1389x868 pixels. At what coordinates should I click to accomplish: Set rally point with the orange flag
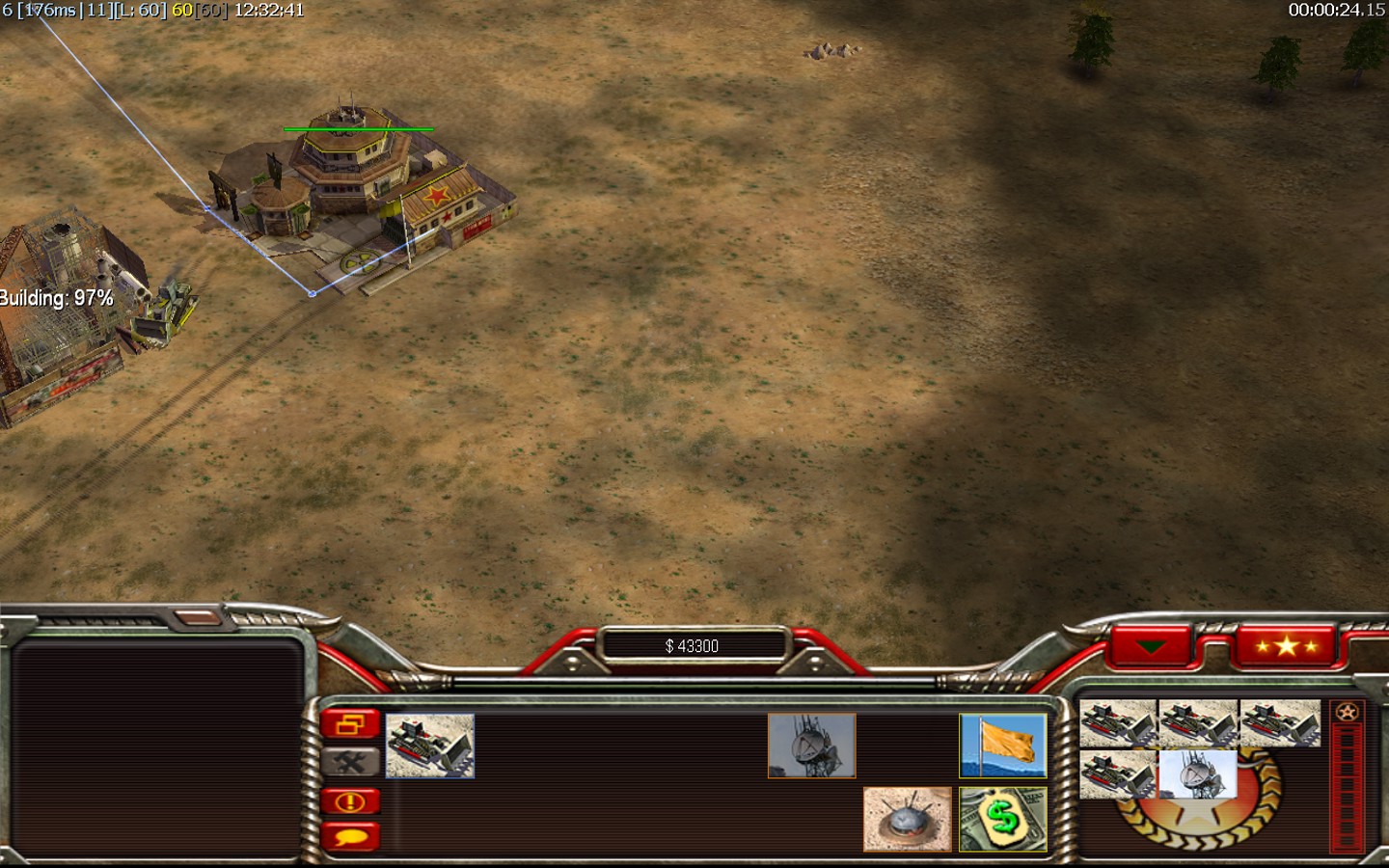pyautogui.click(x=1002, y=746)
